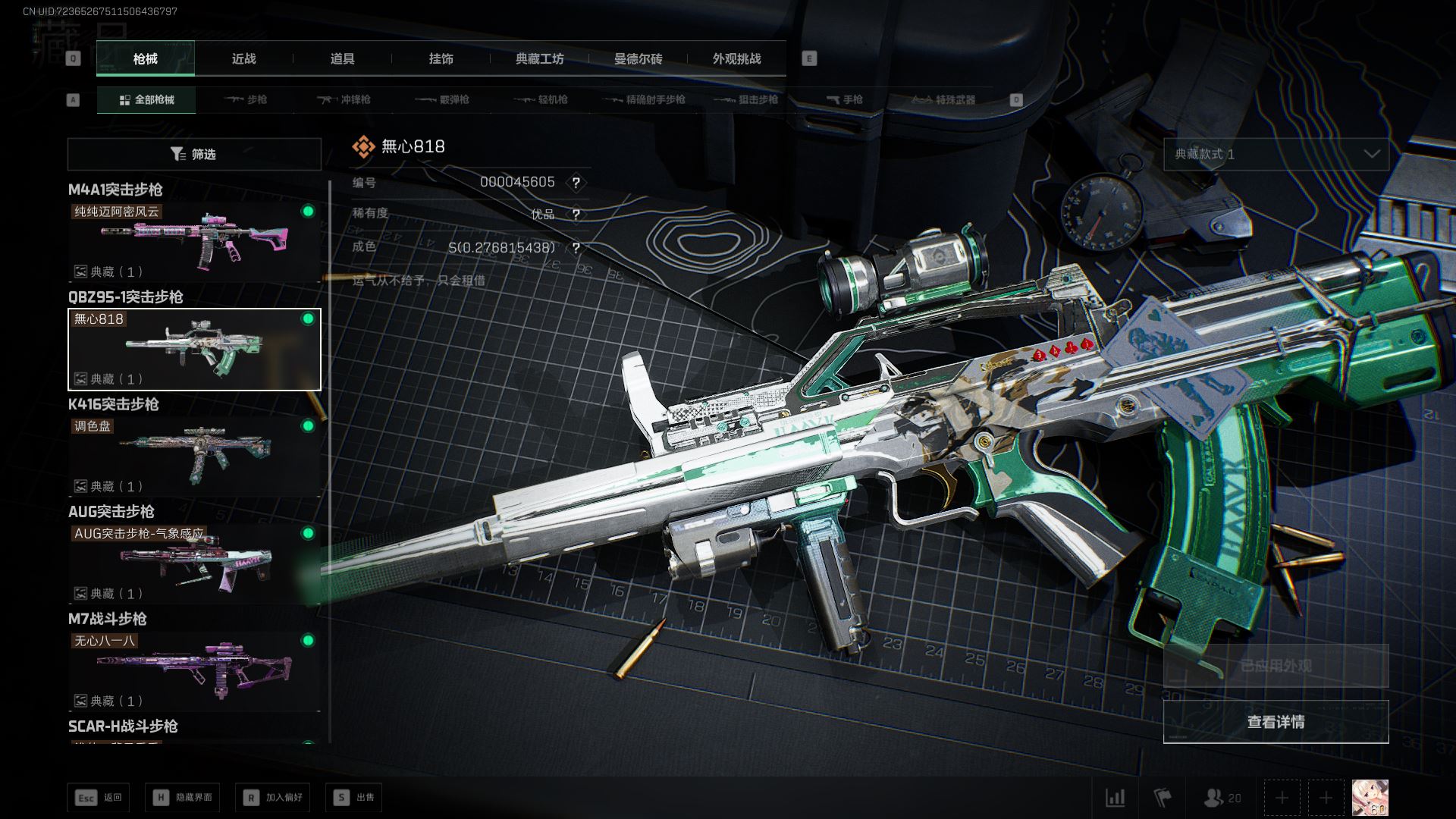This screenshot has height=819, width=1456.
Task: Click the 出售 sell button
Action: pyautogui.click(x=354, y=798)
